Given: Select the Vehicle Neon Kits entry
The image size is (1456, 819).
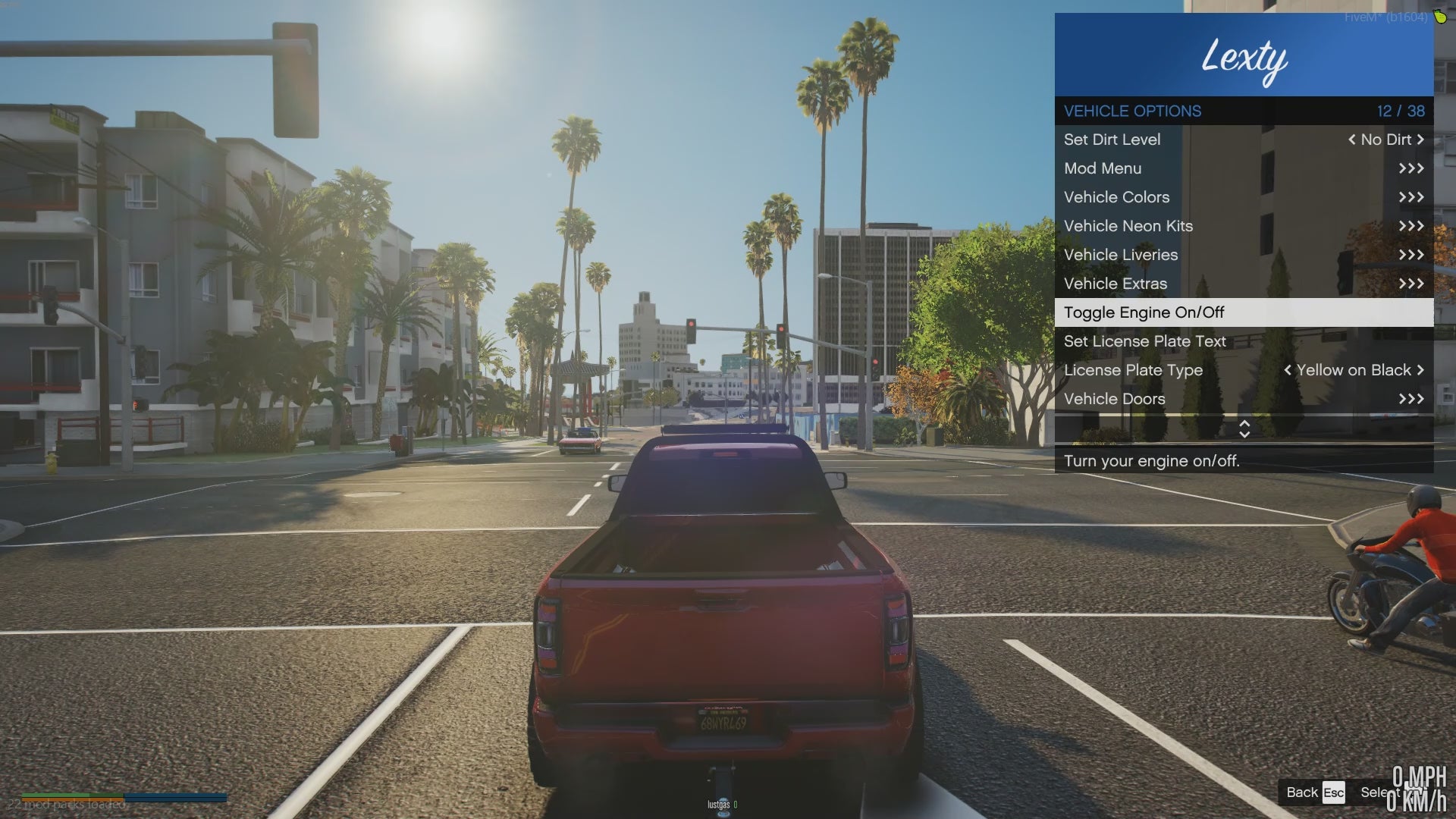Looking at the screenshot, I should [1244, 226].
